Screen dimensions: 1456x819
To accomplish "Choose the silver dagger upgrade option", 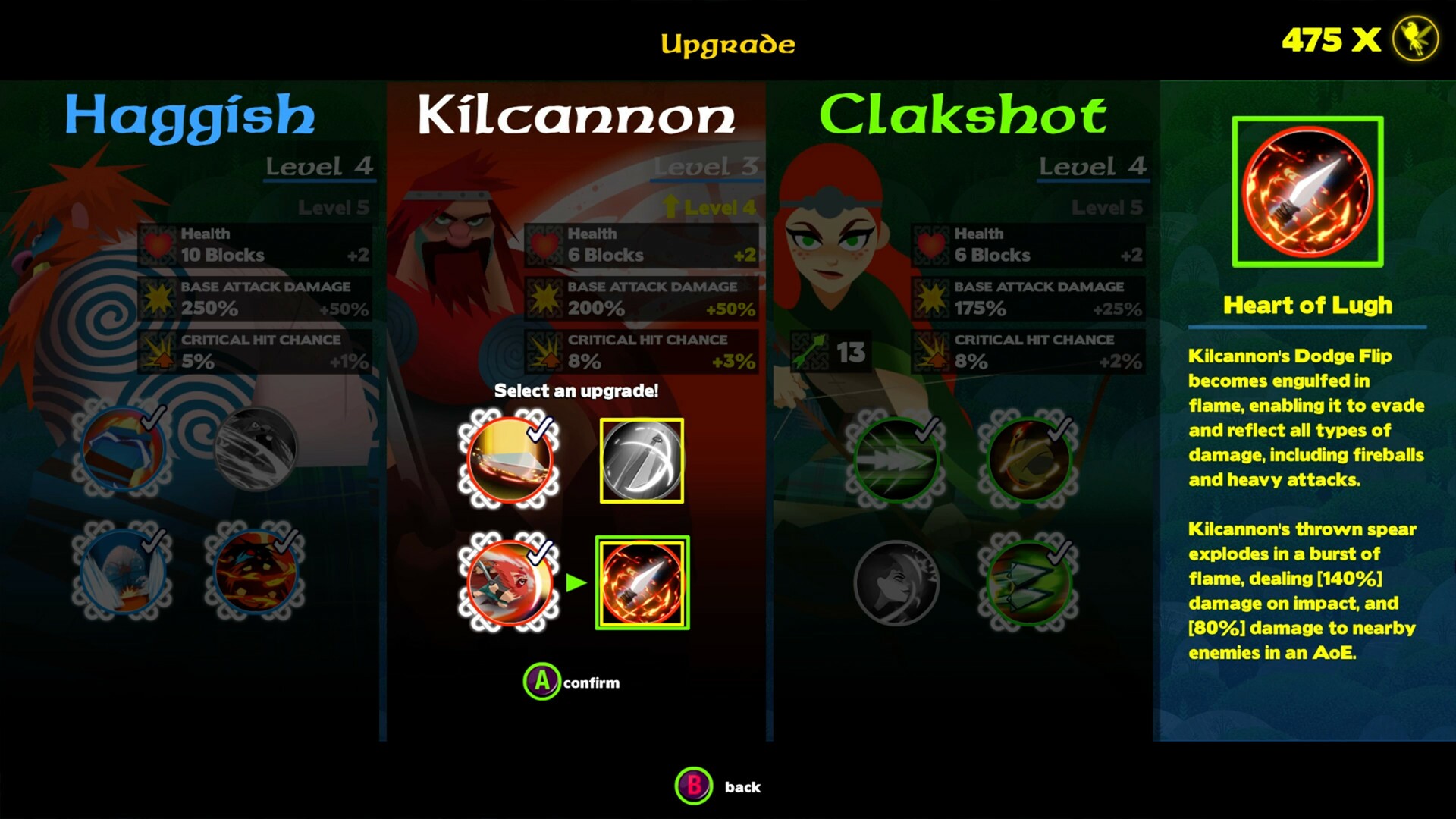I will 642,459.
